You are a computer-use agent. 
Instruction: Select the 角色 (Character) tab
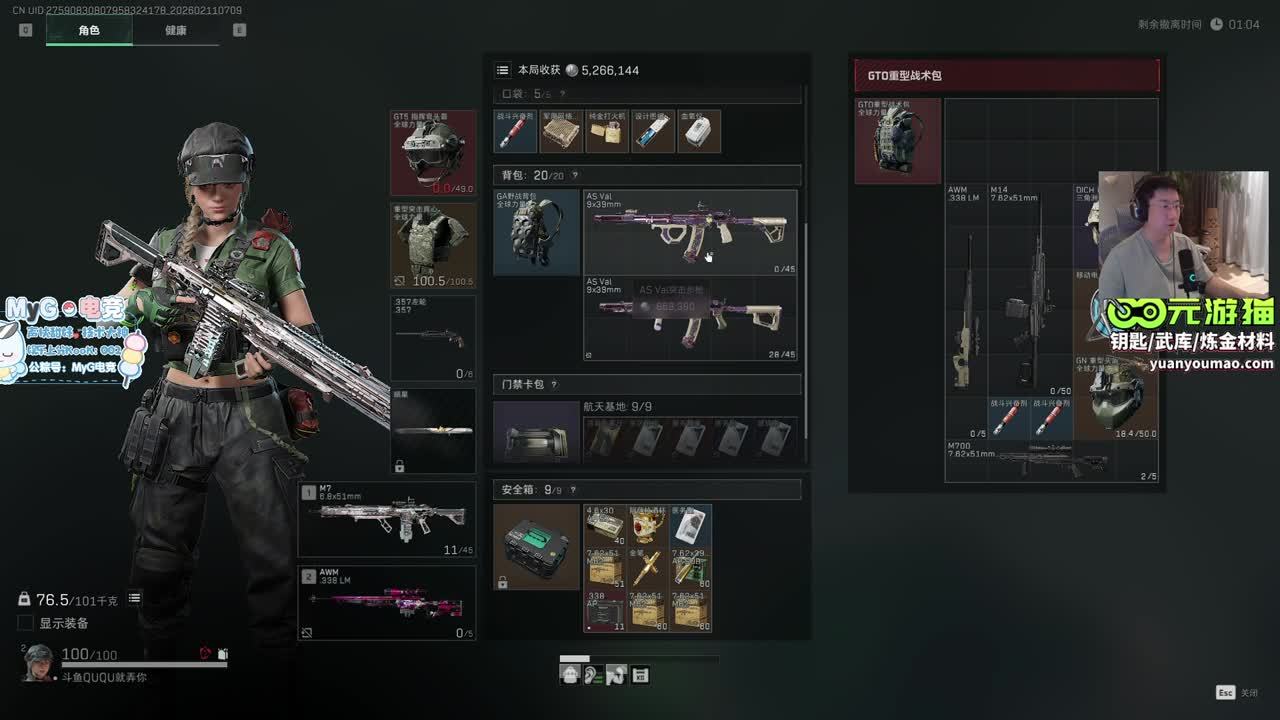89,30
